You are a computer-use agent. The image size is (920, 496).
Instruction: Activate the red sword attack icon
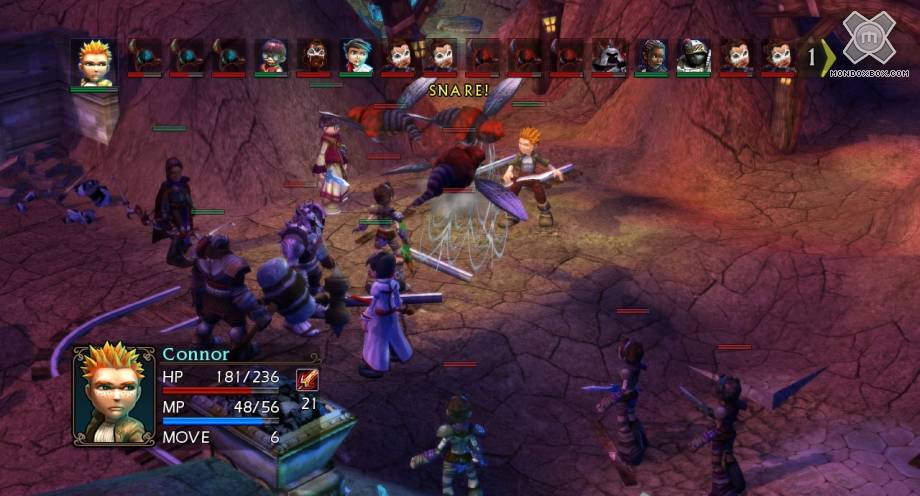point(308,380)
